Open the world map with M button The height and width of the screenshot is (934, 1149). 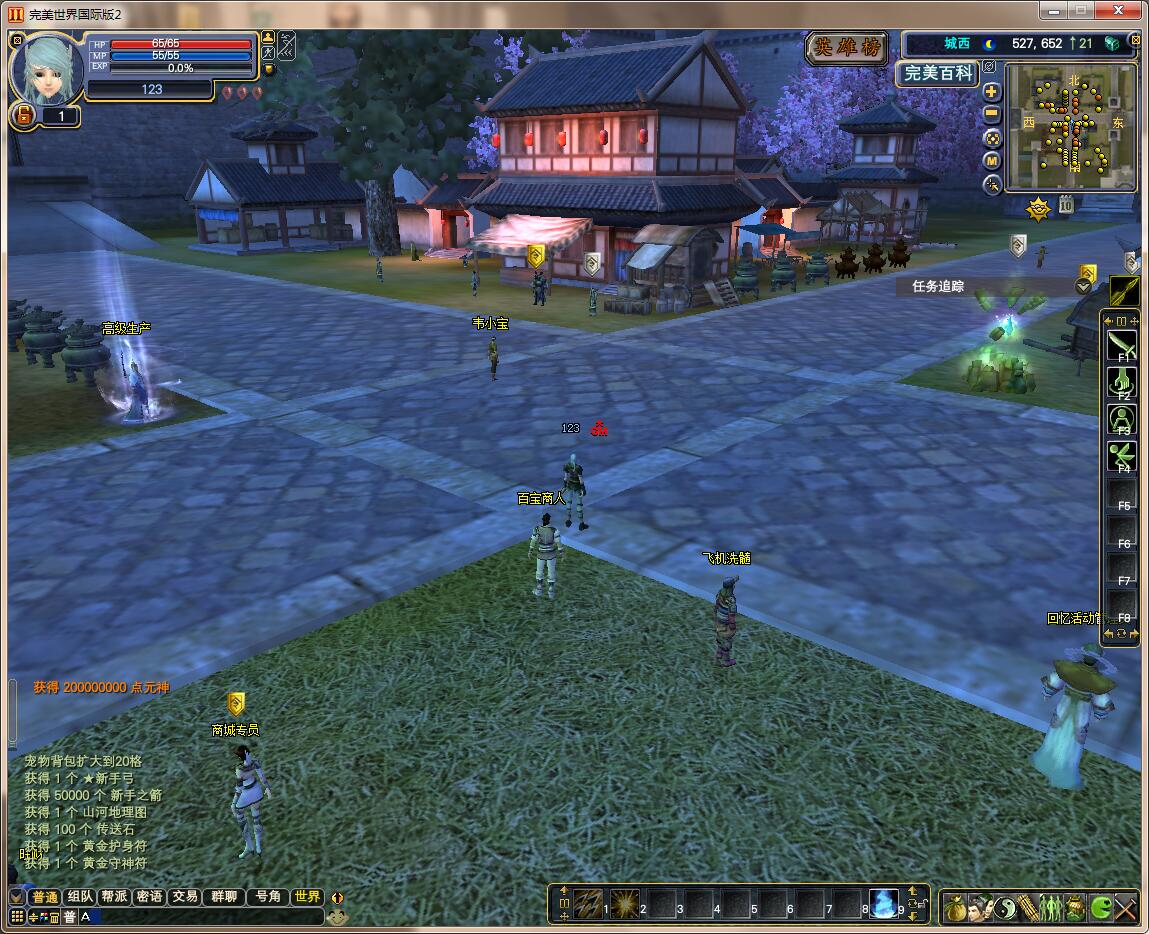(992, 161)
